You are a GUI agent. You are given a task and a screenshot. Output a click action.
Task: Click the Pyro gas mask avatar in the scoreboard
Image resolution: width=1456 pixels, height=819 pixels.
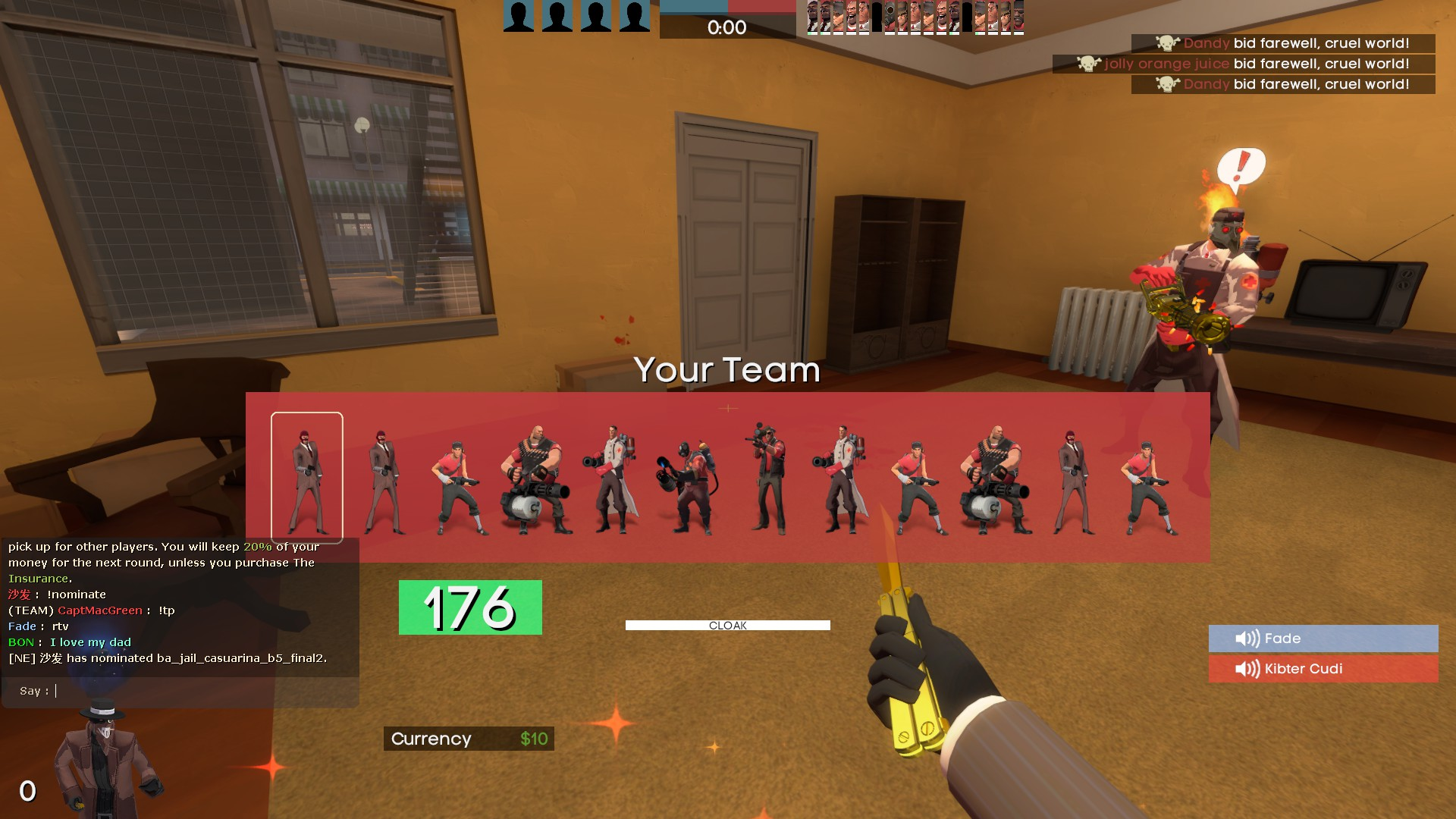(889, 17)
